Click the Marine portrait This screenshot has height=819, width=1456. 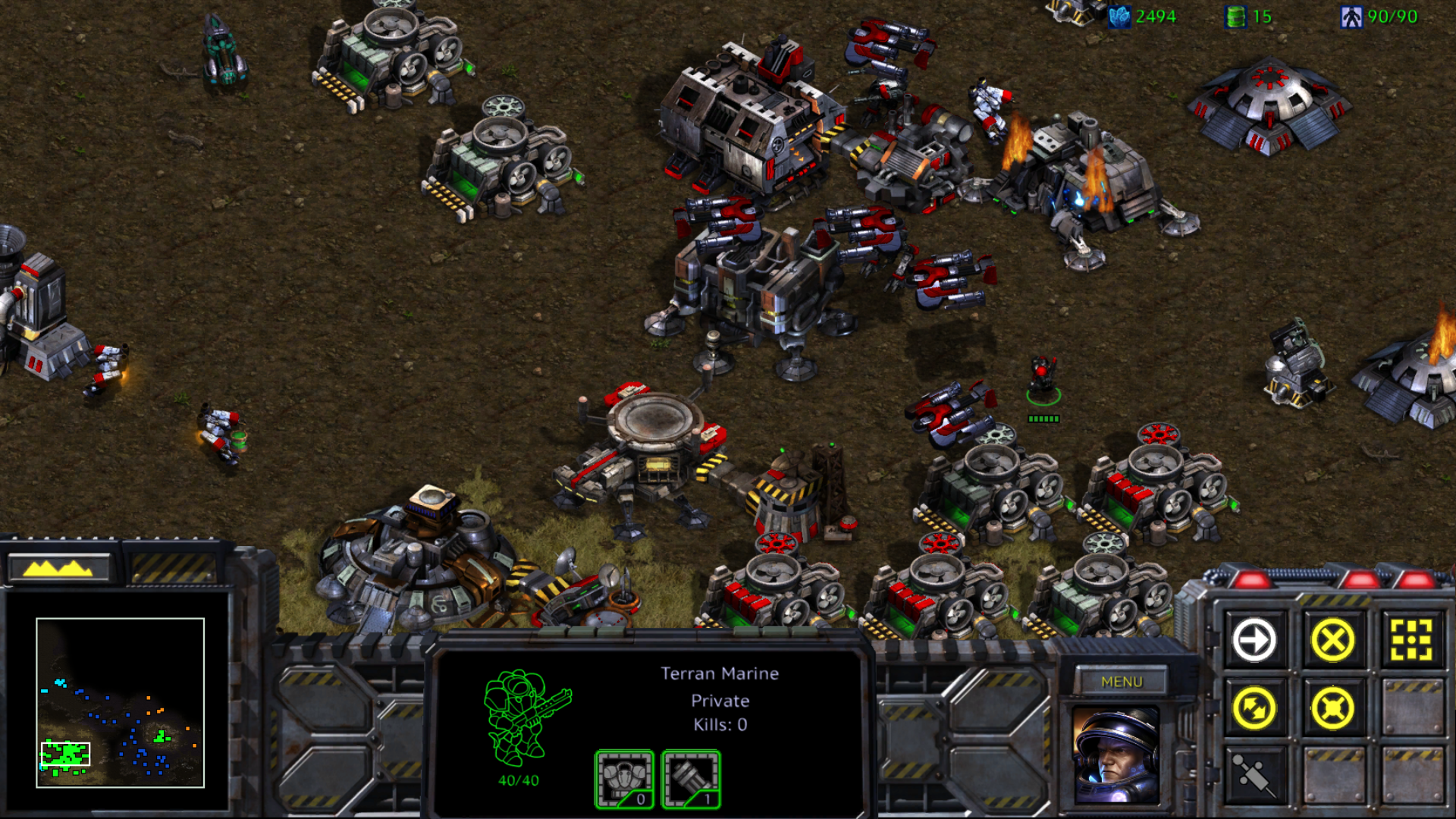pos(1116,755)
